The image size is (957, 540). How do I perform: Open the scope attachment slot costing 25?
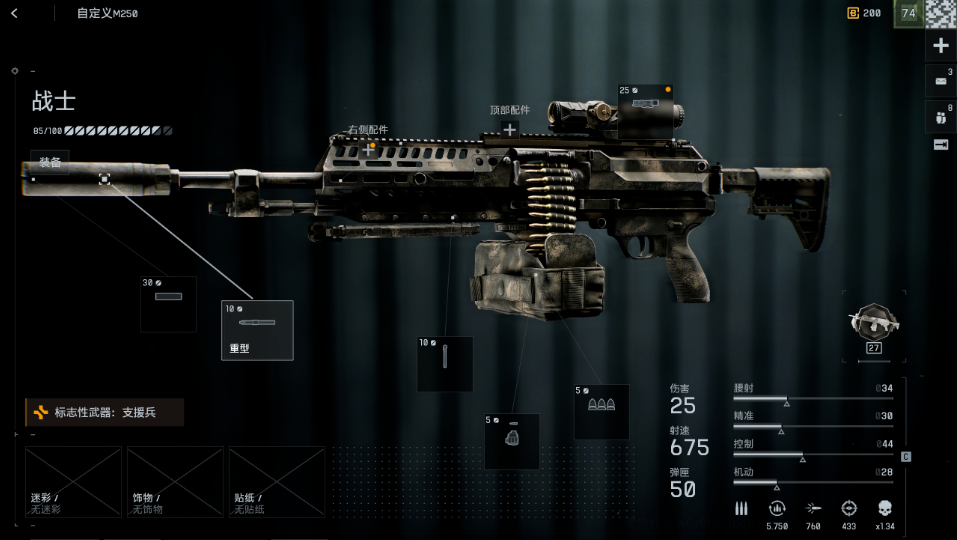click(646, 110)
